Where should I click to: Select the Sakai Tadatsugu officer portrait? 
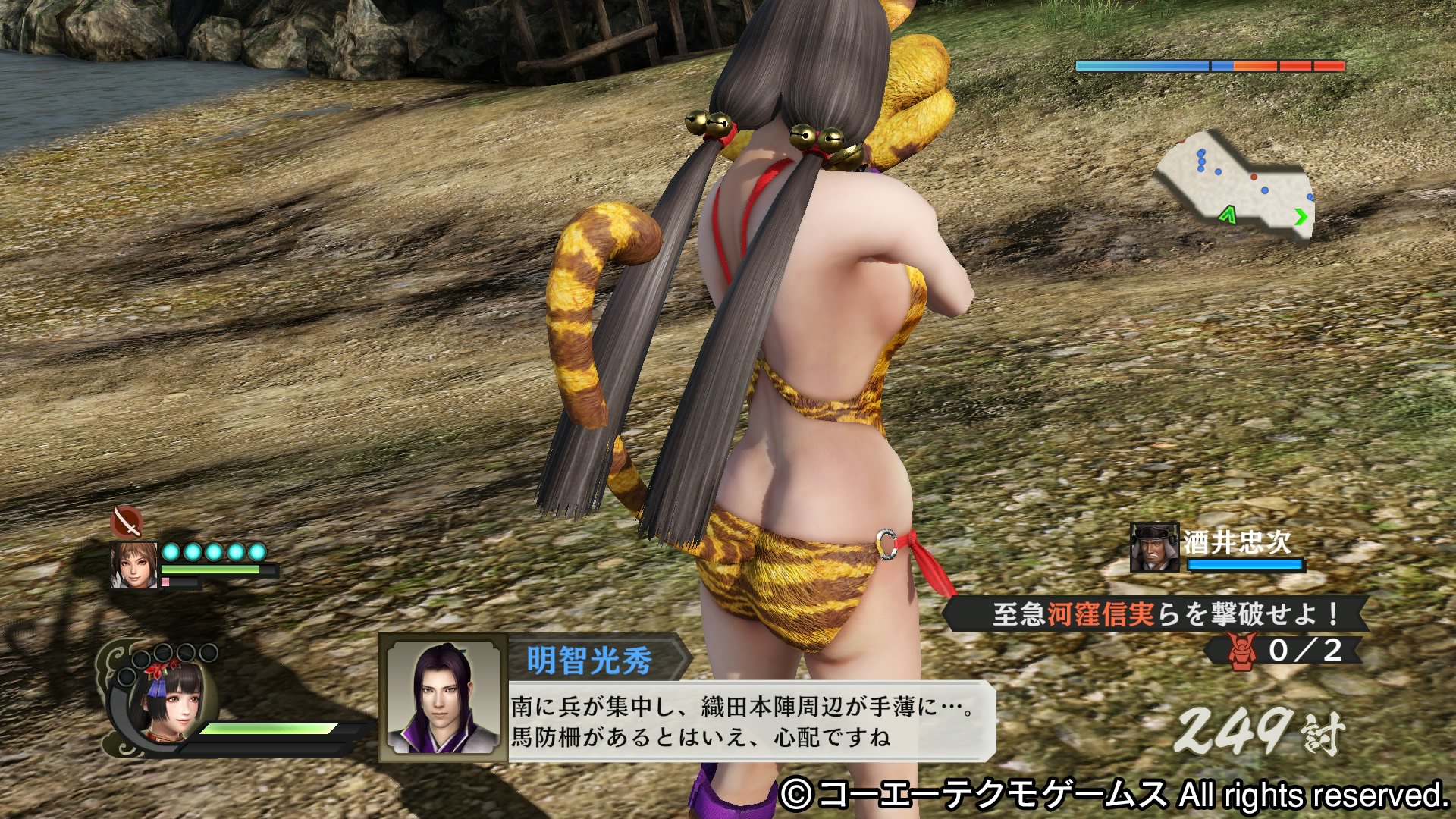[1154, 548]
